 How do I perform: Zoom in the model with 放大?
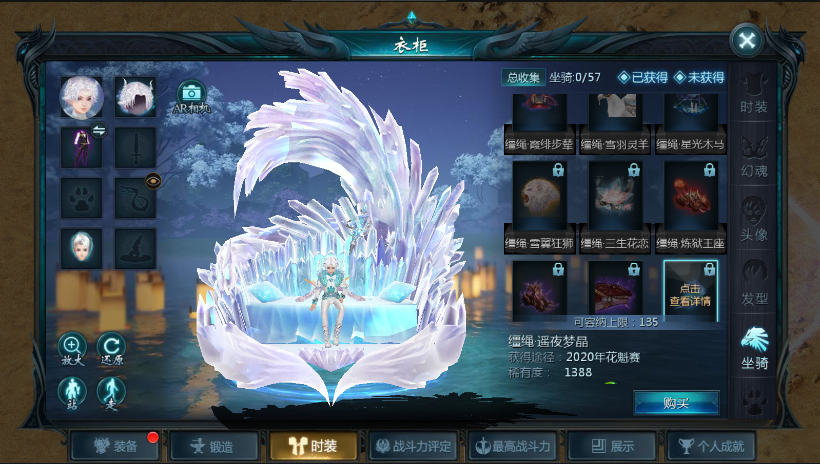[x=74, y=350]
